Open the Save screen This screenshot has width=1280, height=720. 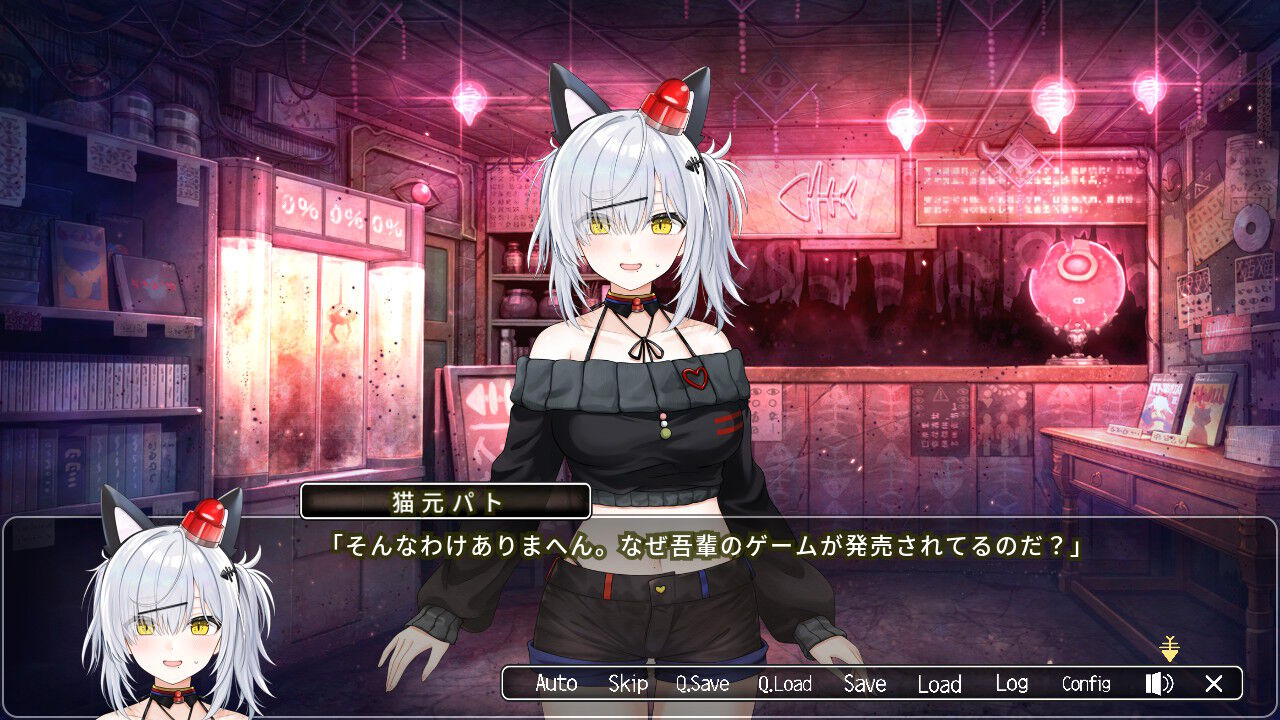[864, 684]
